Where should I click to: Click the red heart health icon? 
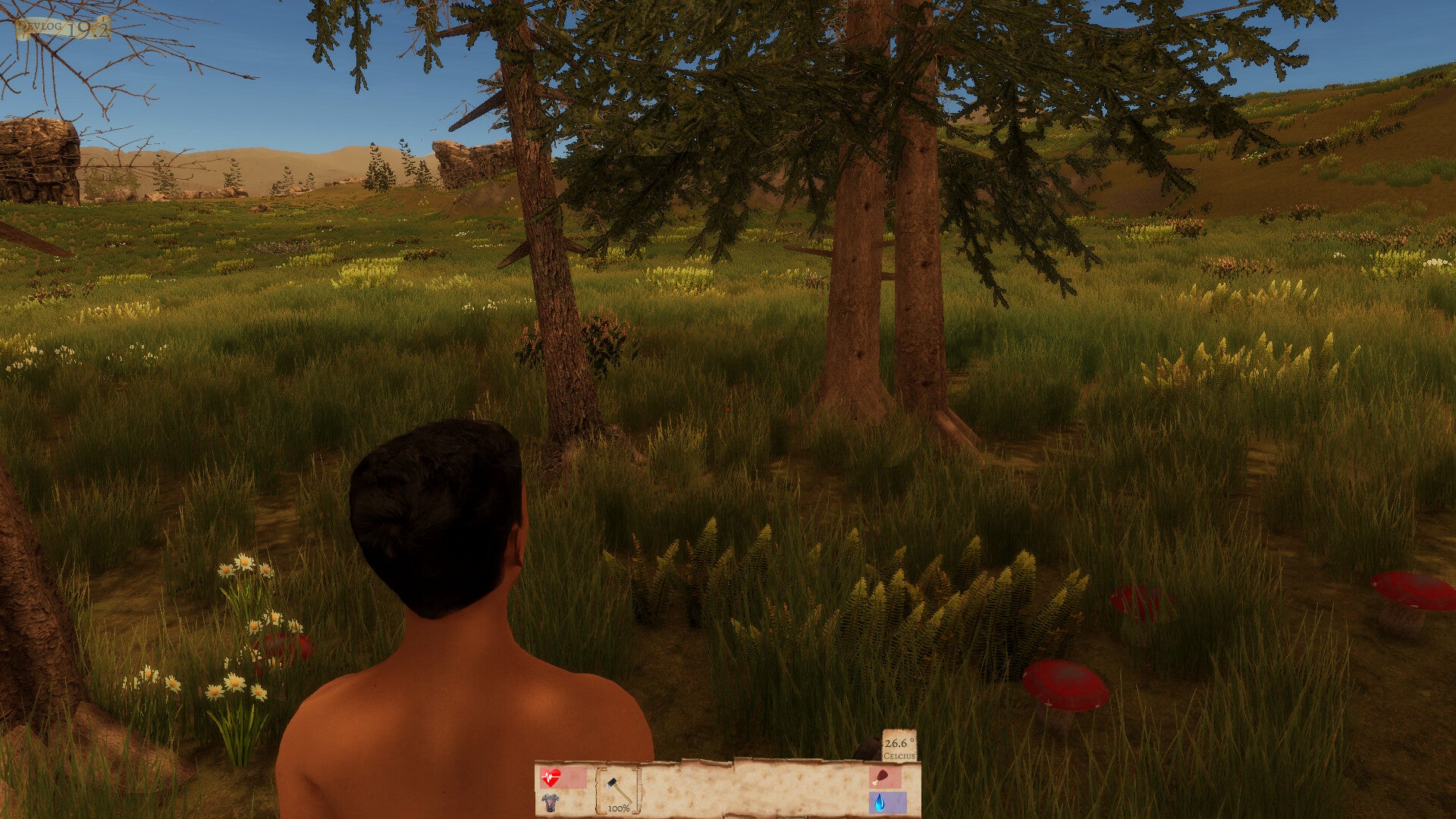coord(551,777)
